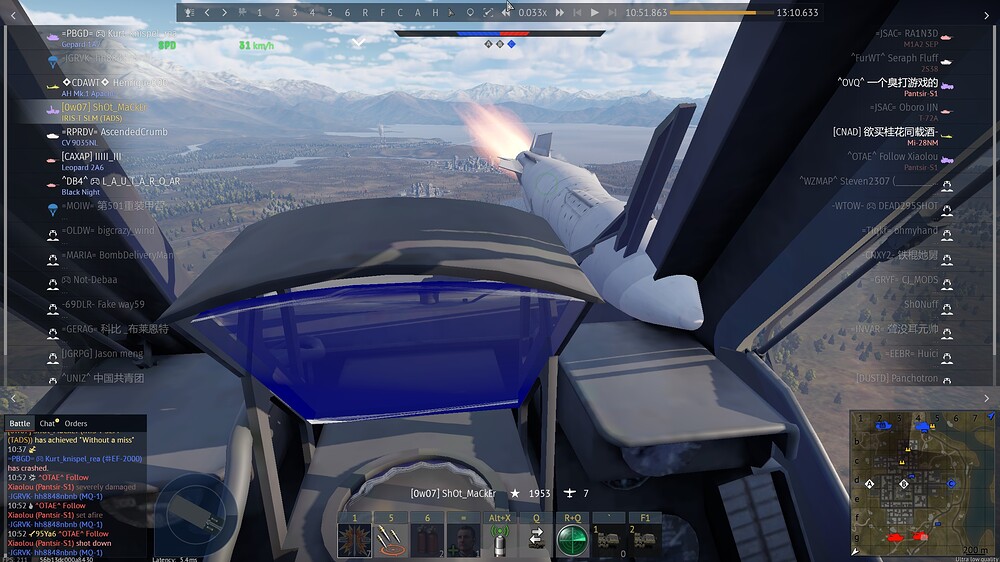Select the H view button in replay bar
Image resolution: width=1000 pixels, height=562 pixels.
tap(435, 12)
